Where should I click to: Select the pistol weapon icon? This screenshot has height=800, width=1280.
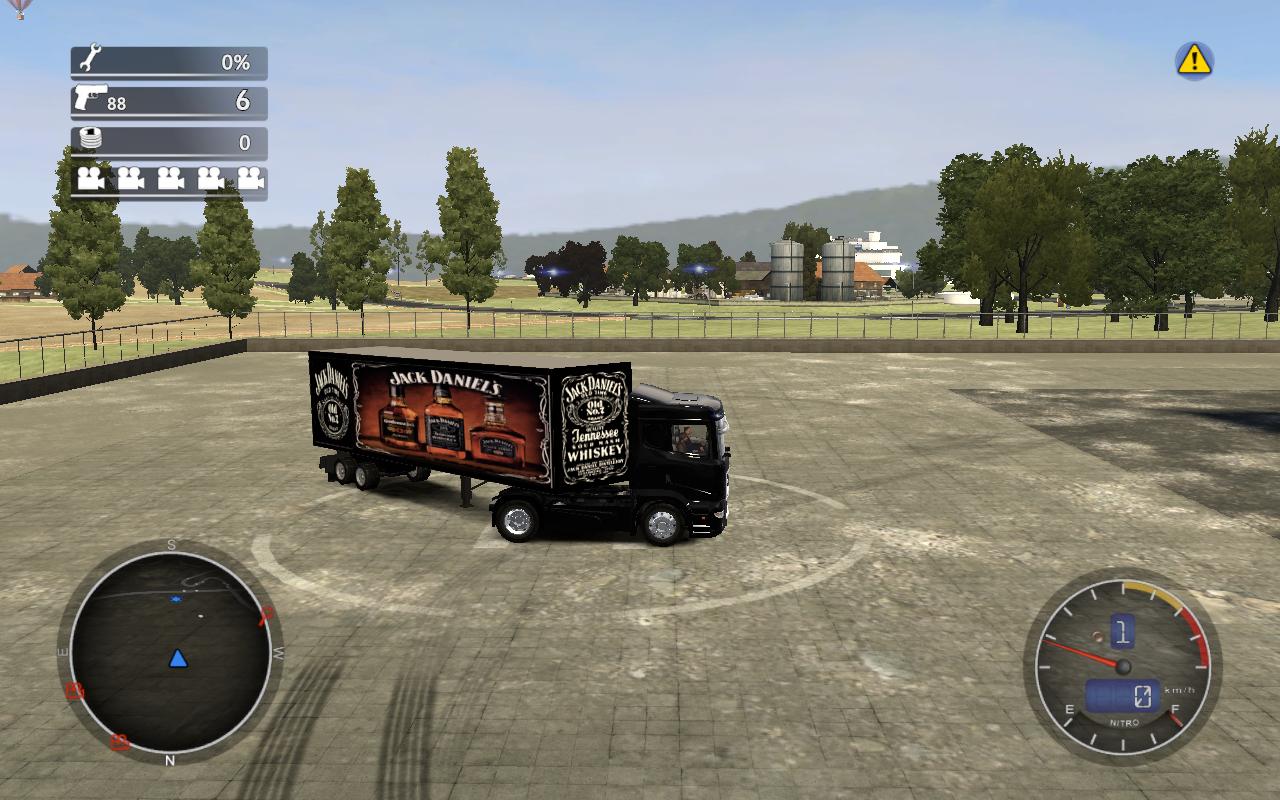(x=91, y=99)
